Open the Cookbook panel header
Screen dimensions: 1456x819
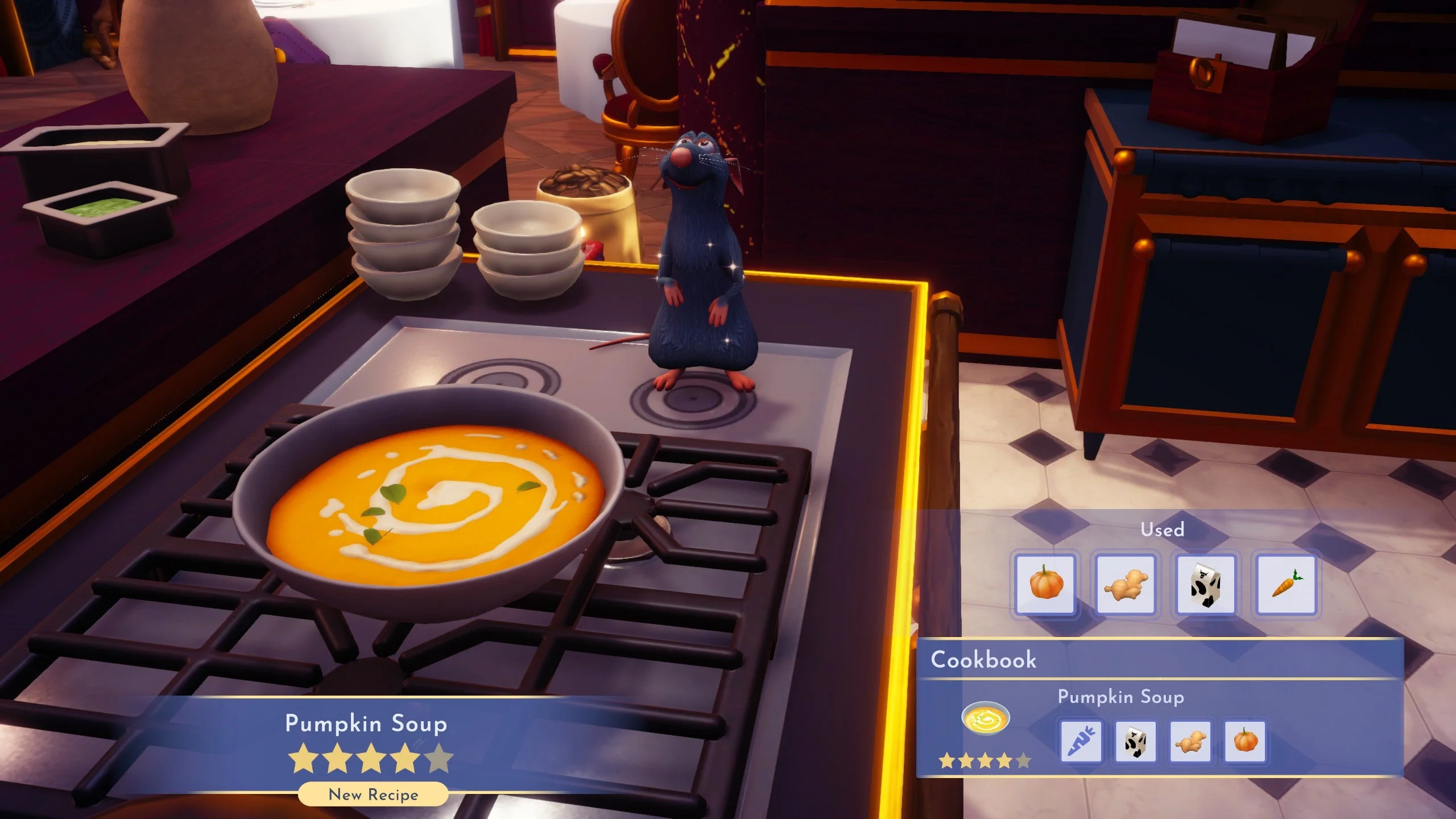pos(984,660)
